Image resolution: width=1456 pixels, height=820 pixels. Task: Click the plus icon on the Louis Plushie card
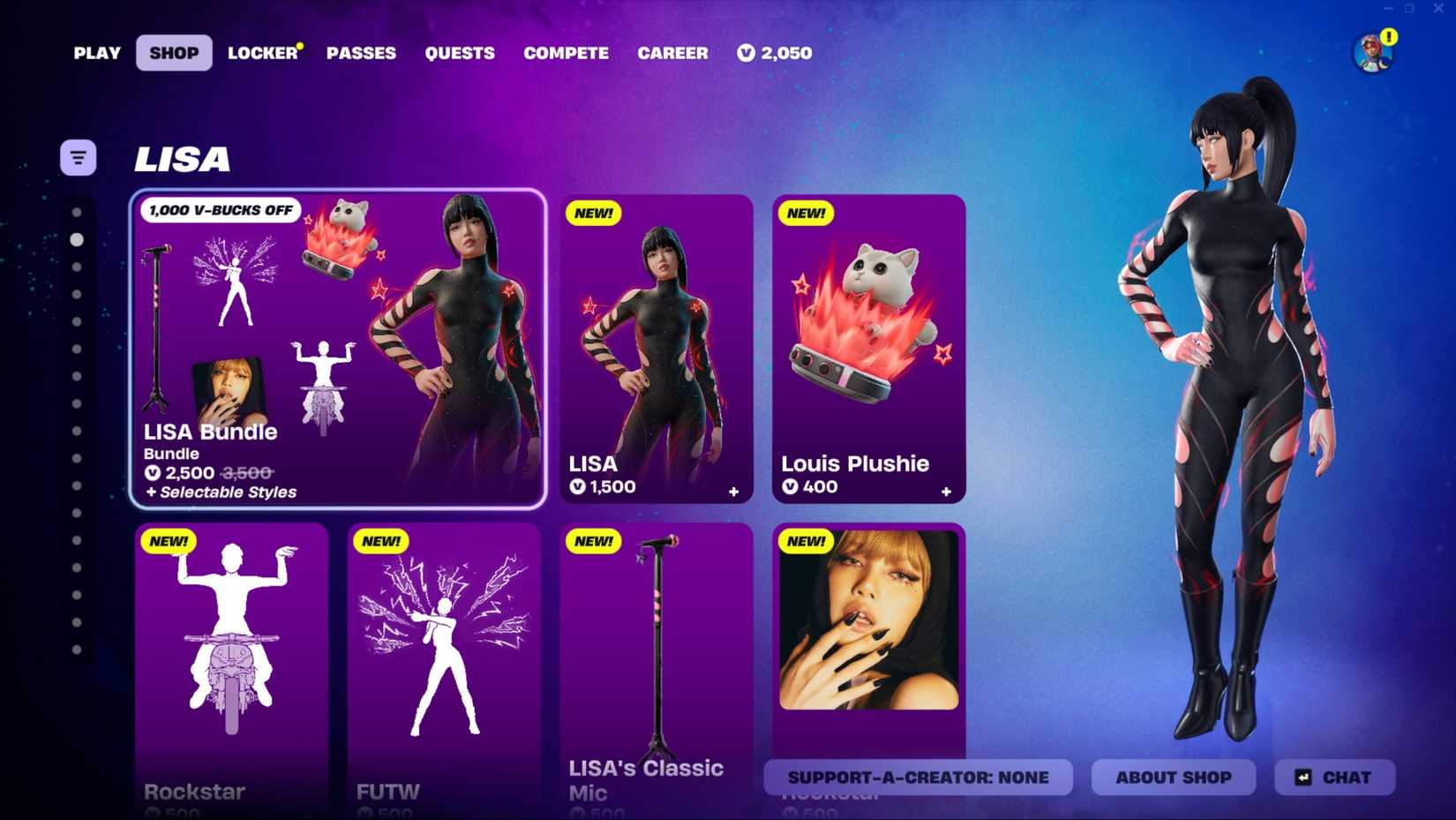tap(946, 492)
